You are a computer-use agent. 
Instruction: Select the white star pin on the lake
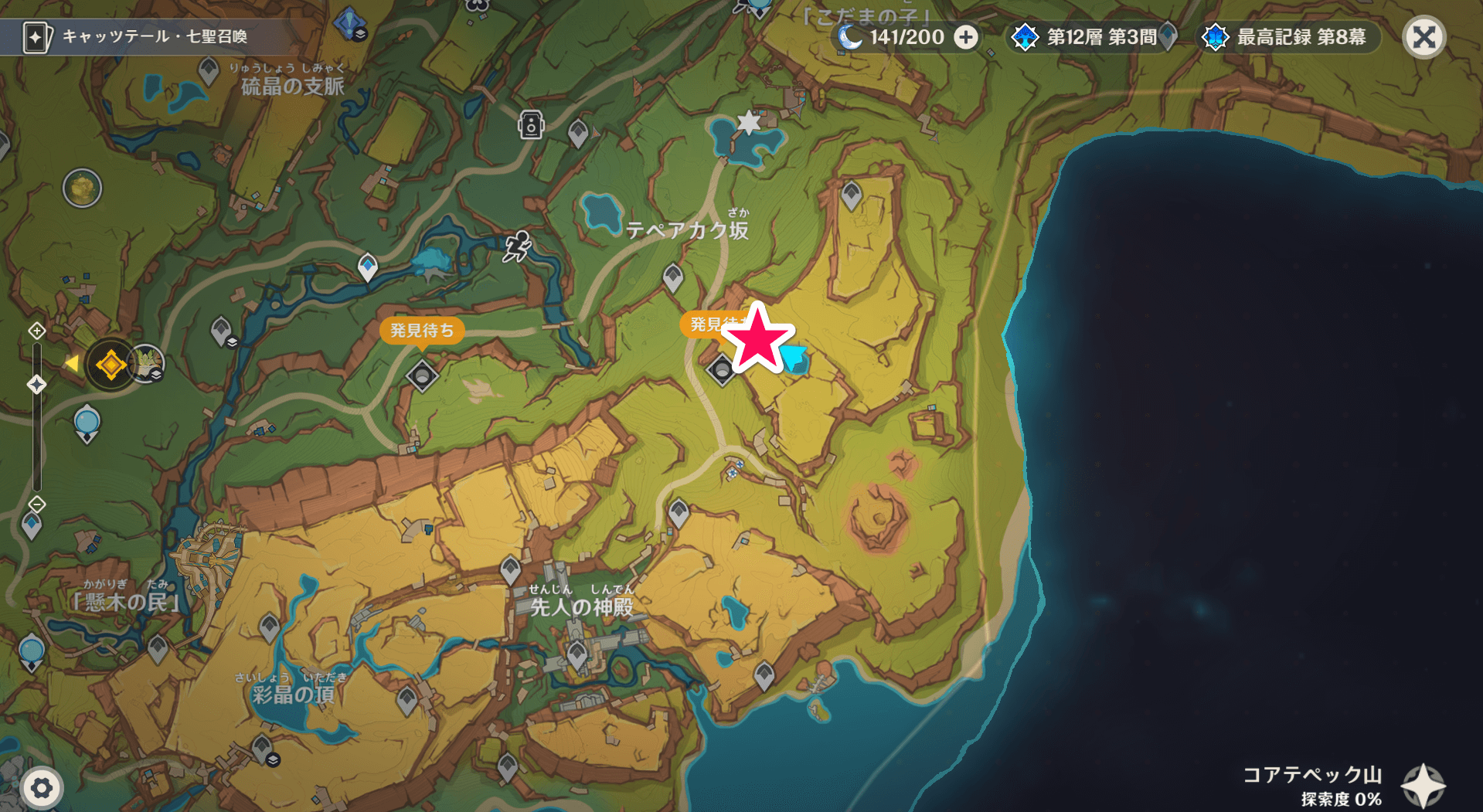tap(748, 122)
